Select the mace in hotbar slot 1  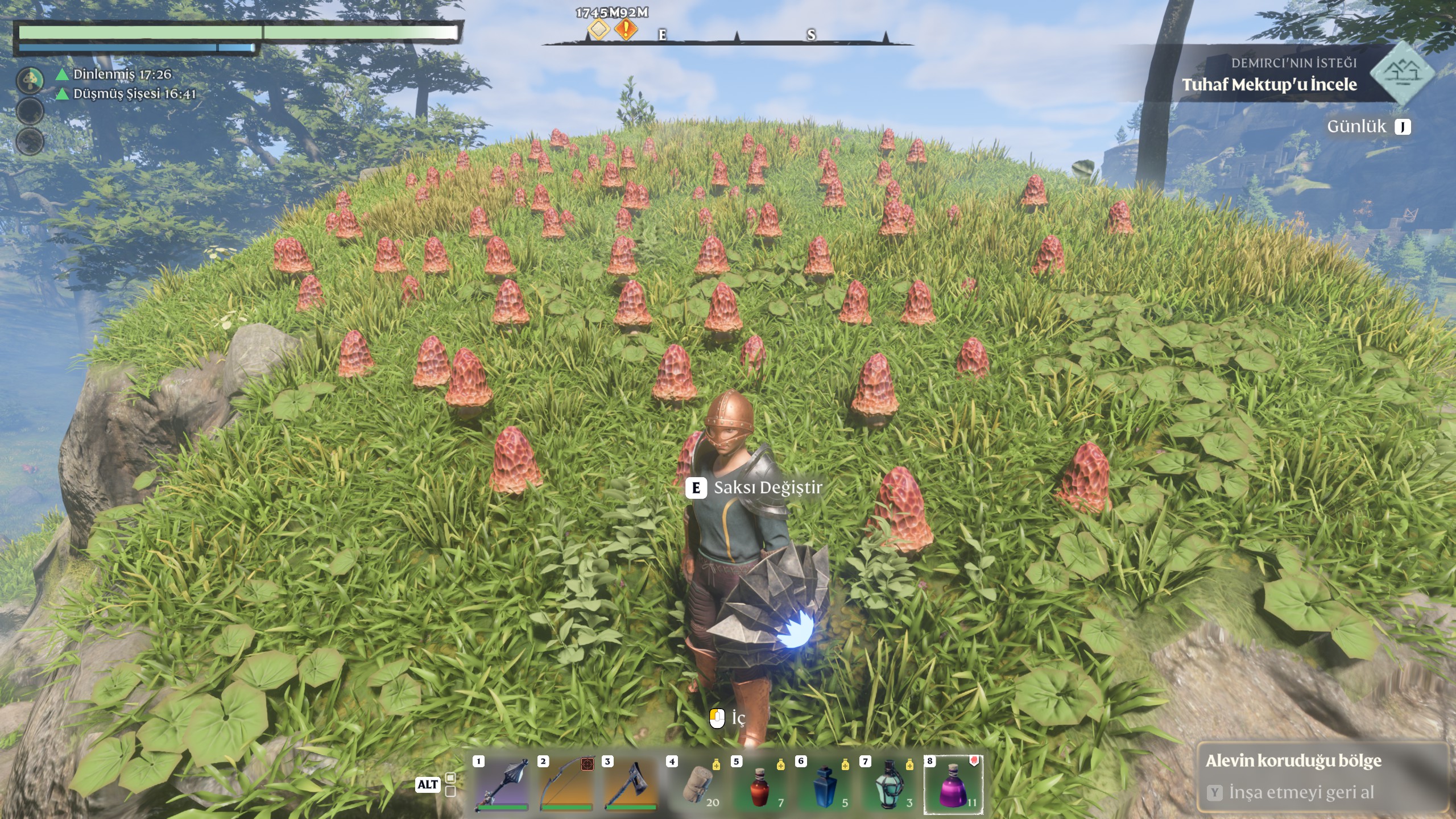pos(502,784)
